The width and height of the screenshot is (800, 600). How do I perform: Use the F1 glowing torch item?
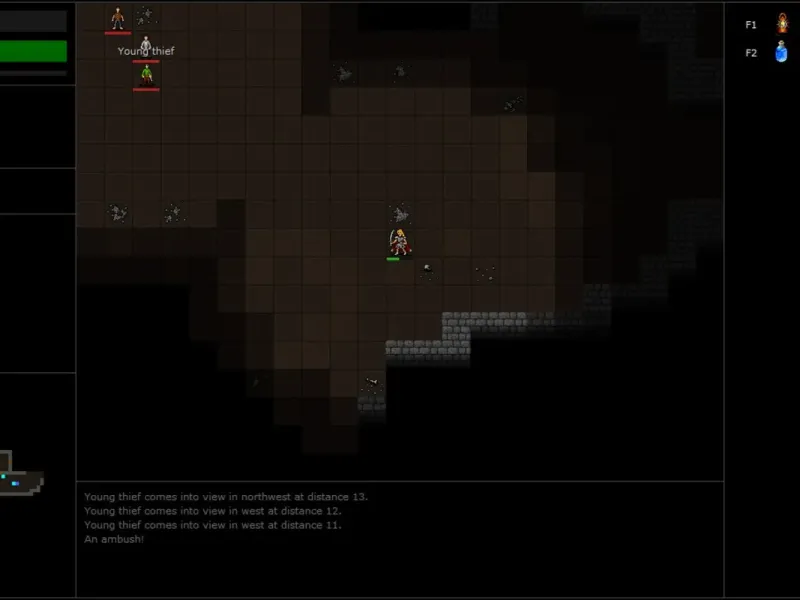pyautogui.click(x=782, y=24)
